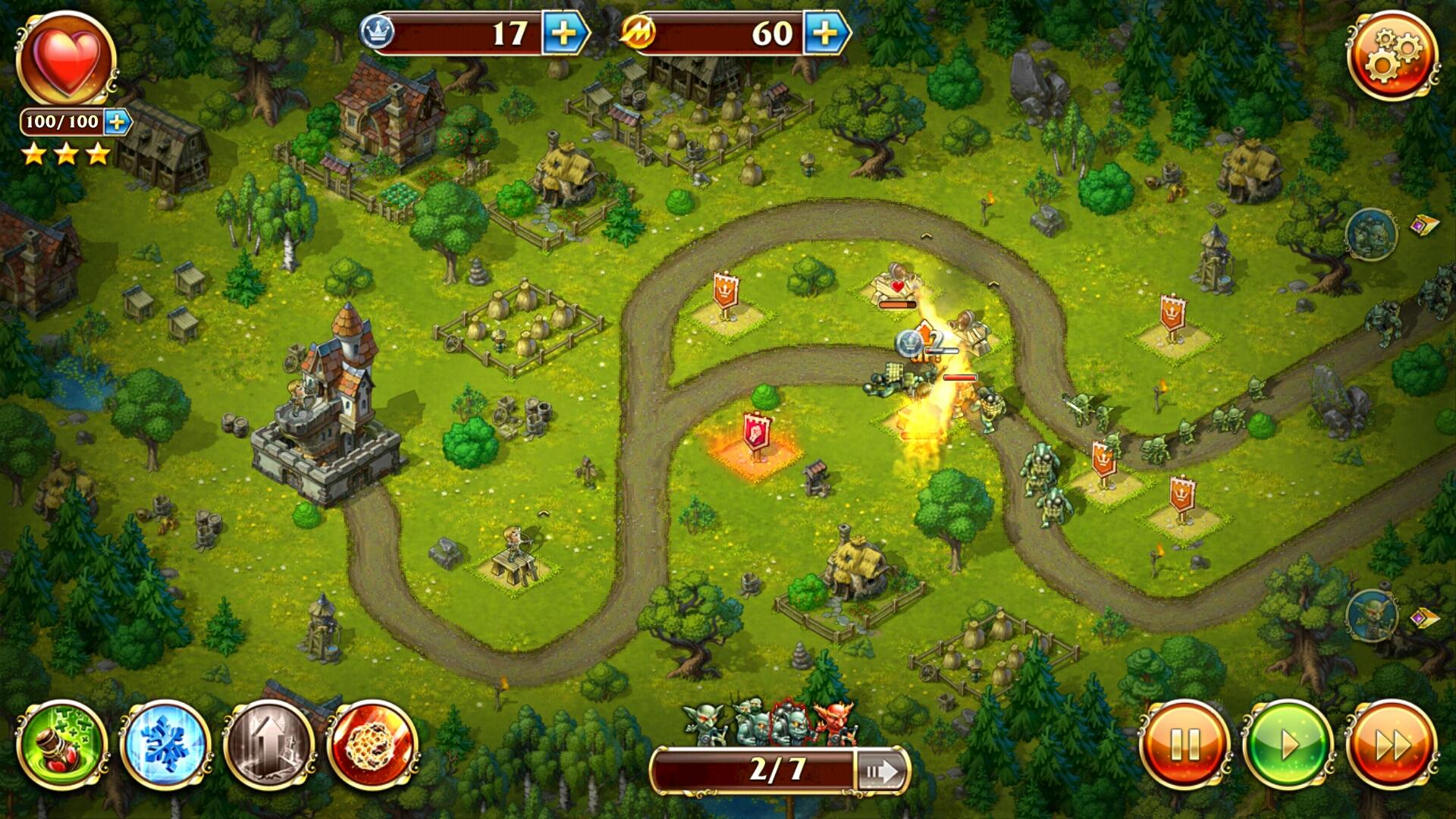Cast the snowflake freeze spell
This screenshot has width=1456, height=819.
[x=165, y=745]
